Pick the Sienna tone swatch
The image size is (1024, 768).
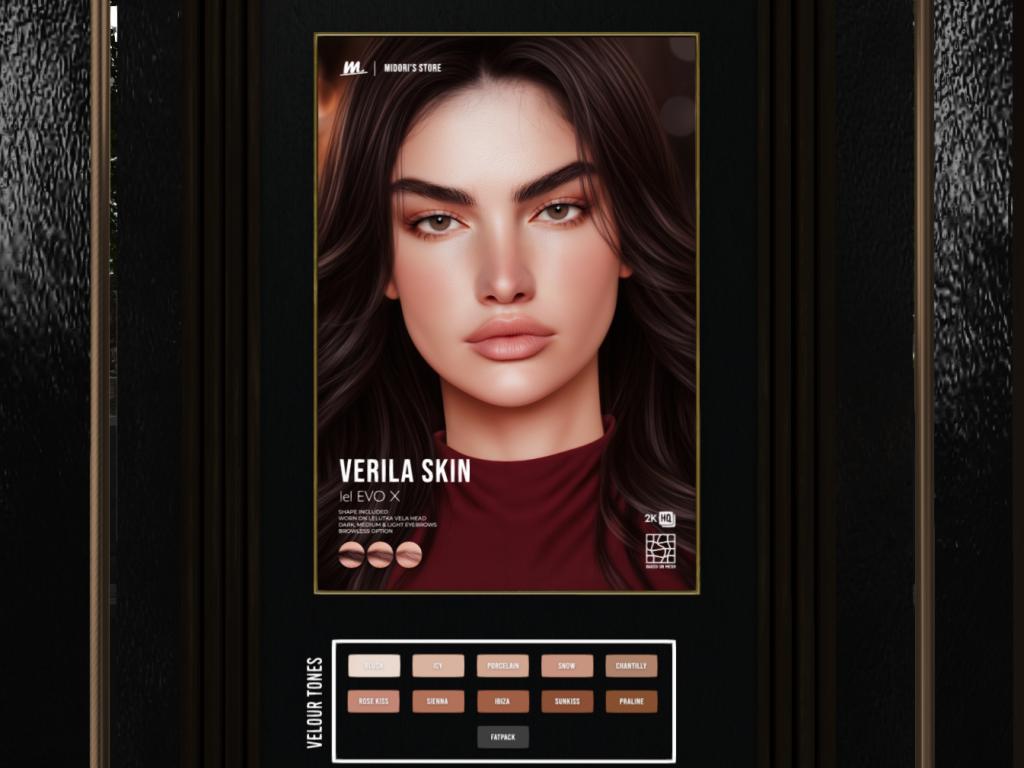coord(438,702)
